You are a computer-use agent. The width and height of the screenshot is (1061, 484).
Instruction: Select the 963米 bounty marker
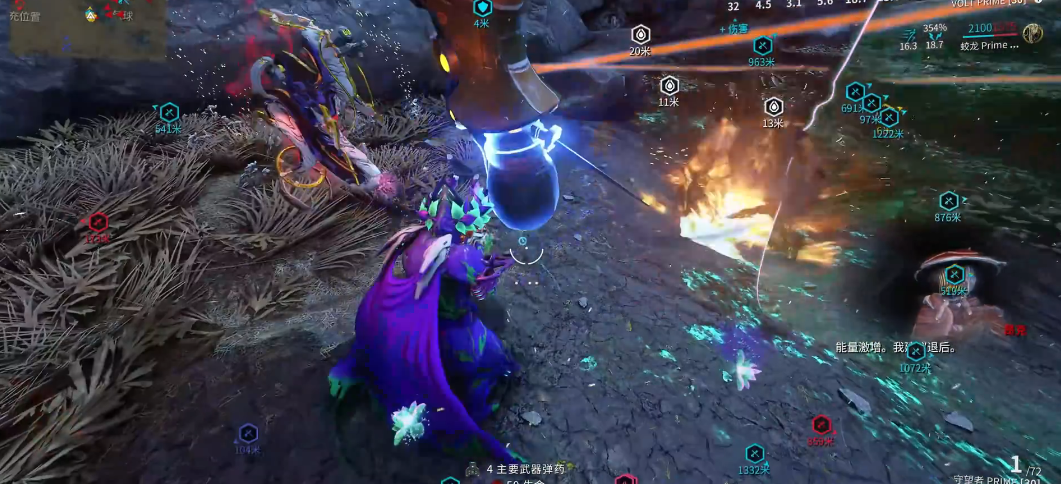[761, 45]
